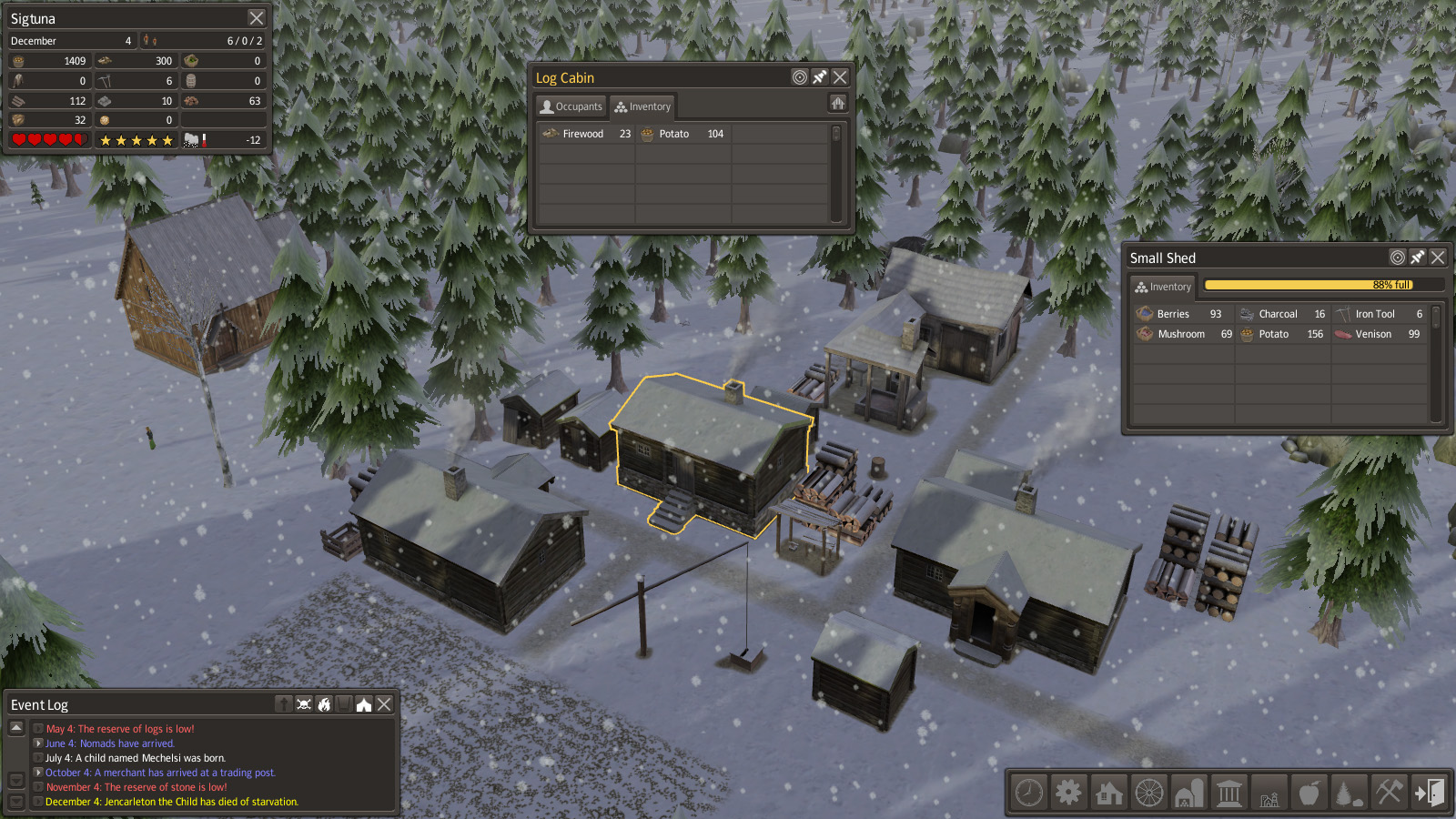The image size is (1456, 819).
Task: Switch to the Occupants tab
Action: [x=571, y=106]
